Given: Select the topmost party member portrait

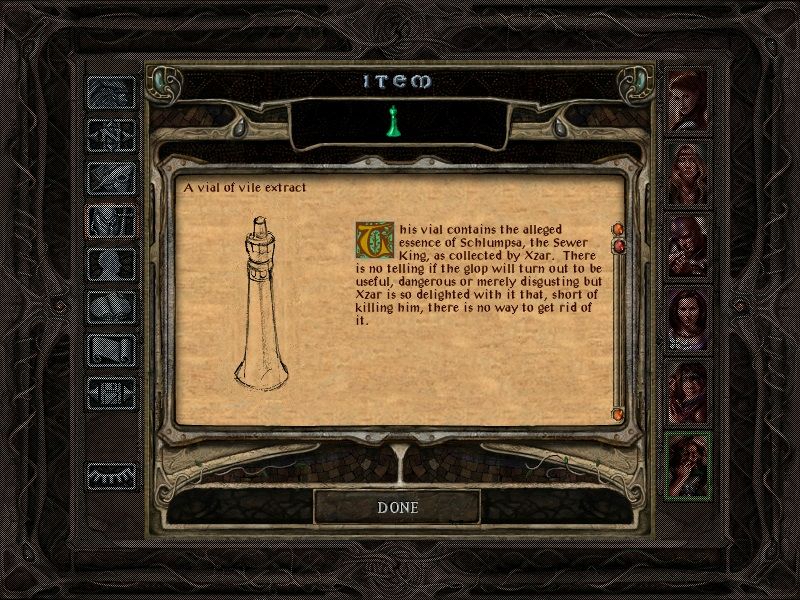Looking at the screenshot, I should (x=688, y=99).
